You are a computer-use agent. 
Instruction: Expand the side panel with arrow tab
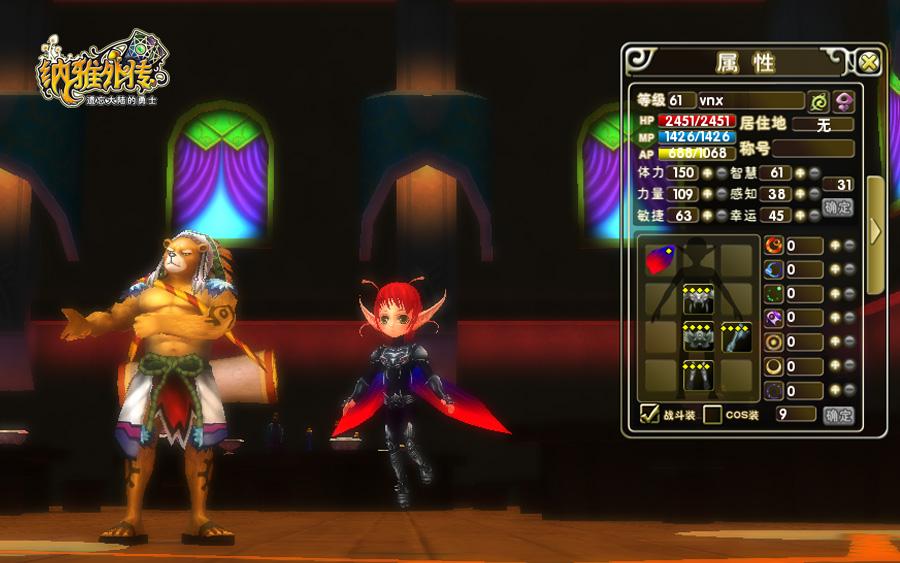coord(875,231)
